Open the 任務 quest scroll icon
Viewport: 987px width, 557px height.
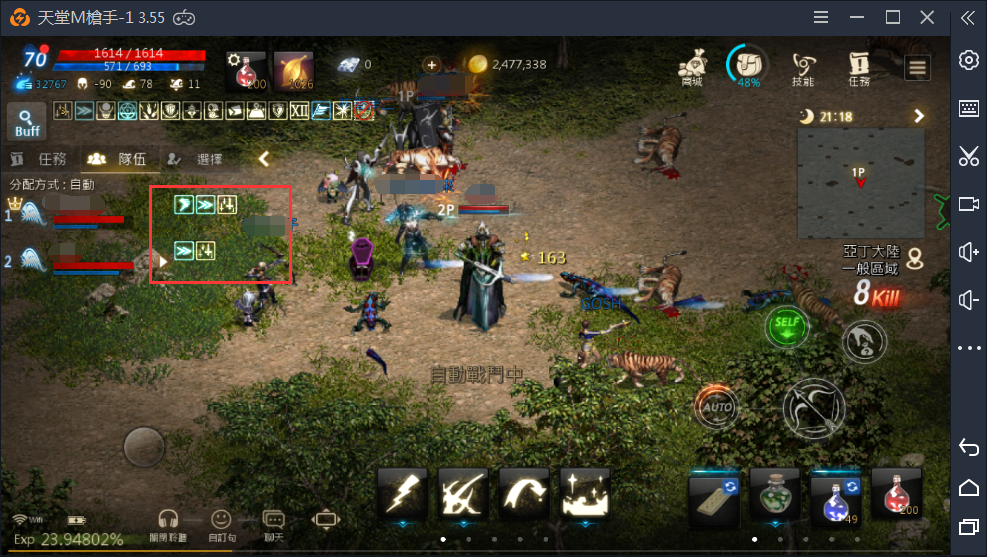(x=859, y=67)
